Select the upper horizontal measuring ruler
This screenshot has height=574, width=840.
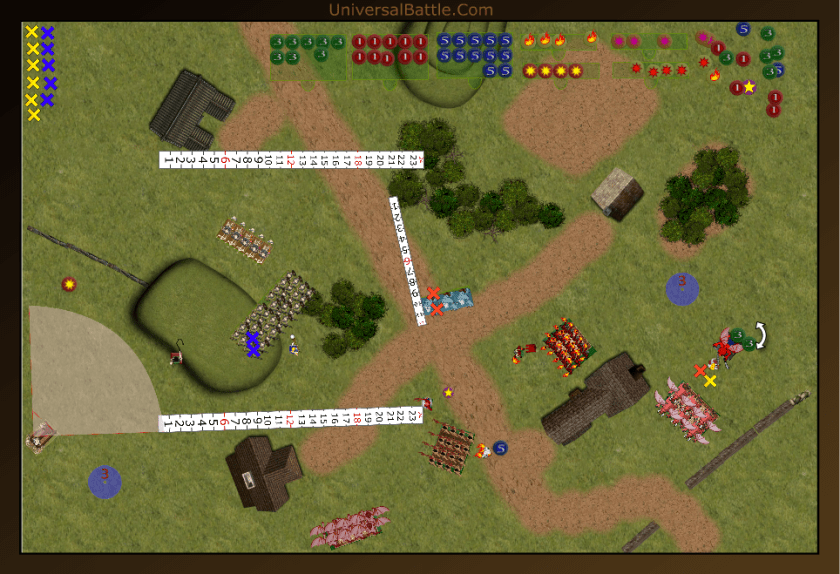click(292, 159)
